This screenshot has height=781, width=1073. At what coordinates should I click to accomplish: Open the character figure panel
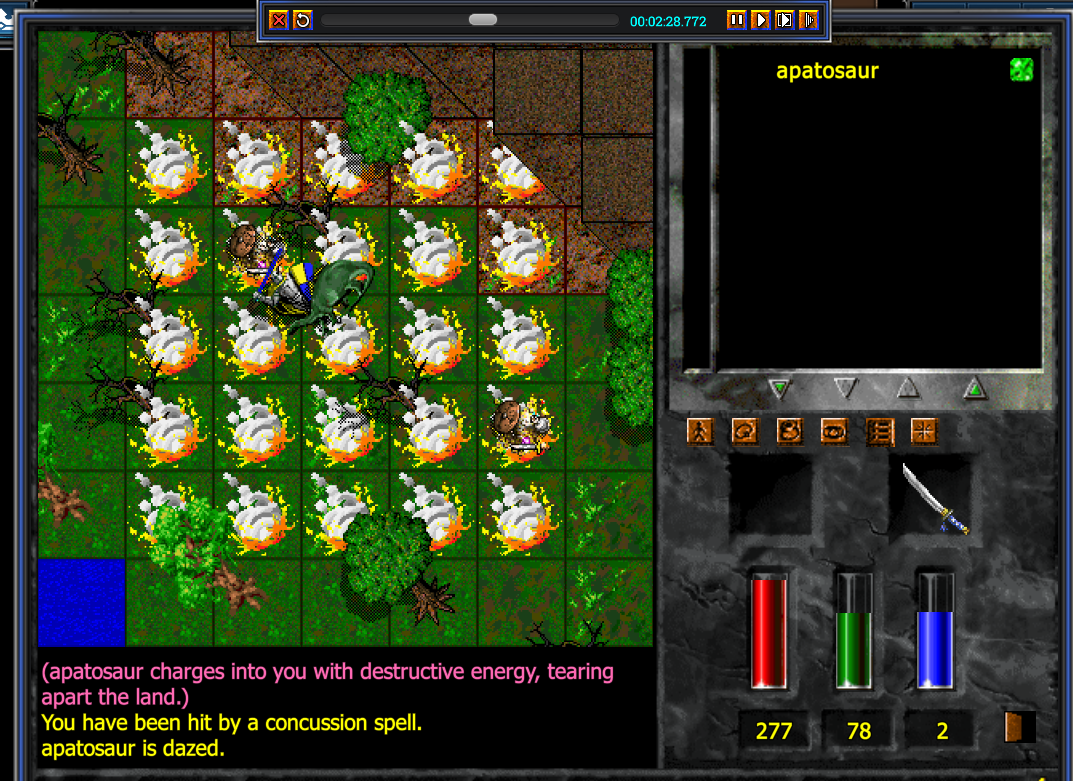700,431
